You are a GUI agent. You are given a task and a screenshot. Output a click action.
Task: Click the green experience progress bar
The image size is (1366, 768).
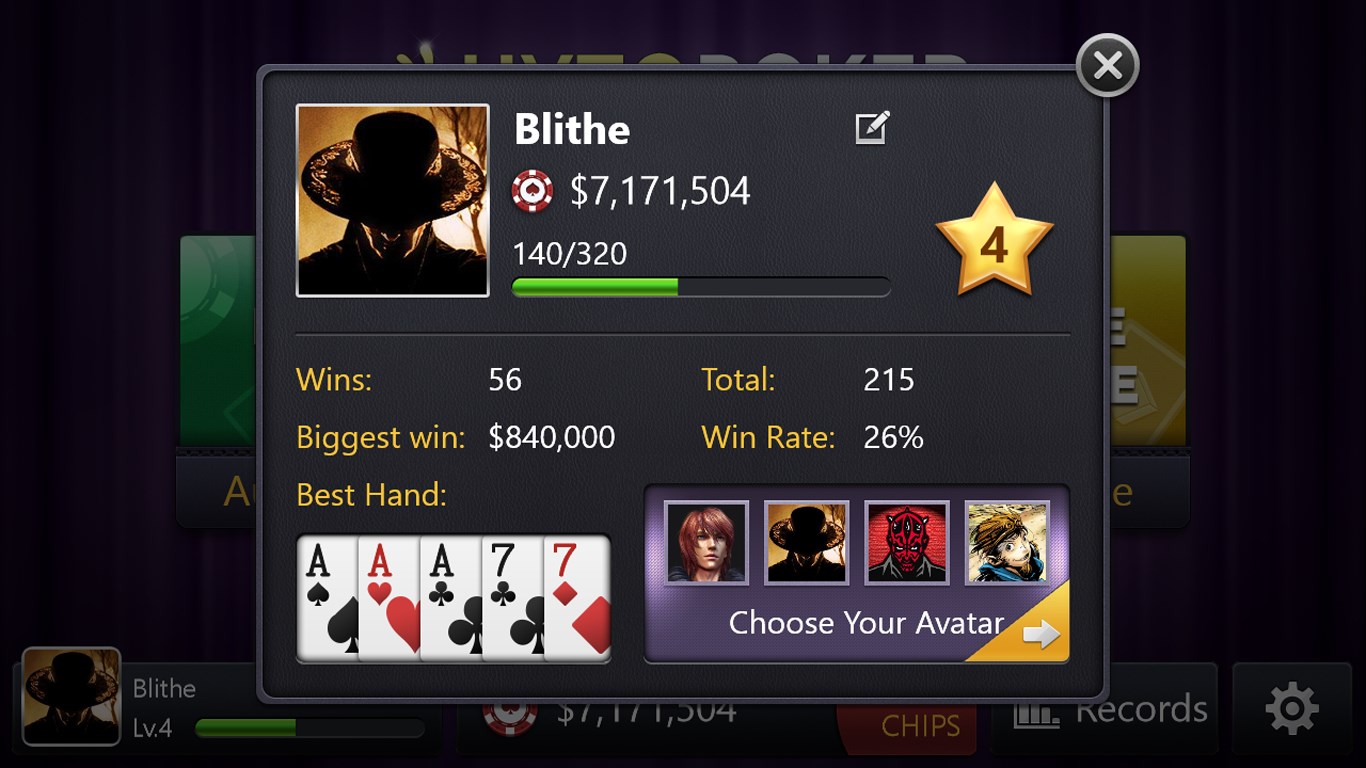pos(700,286)
